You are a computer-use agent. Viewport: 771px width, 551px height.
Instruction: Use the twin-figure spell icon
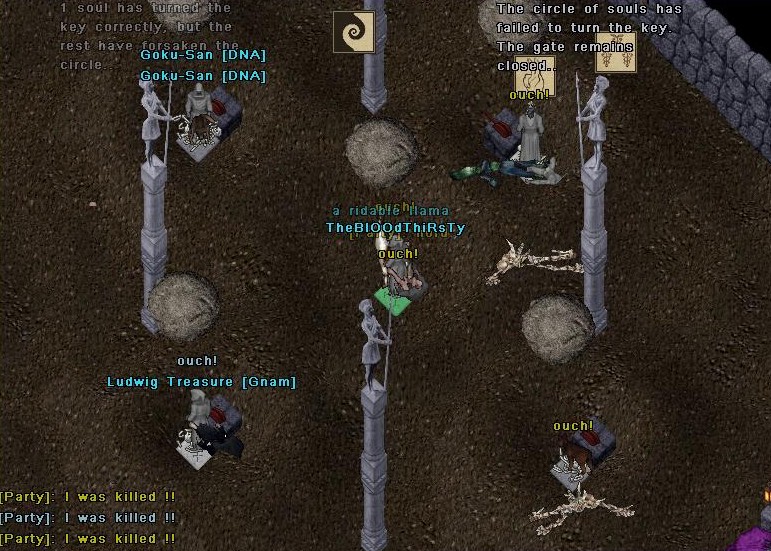tap(615, 52)
